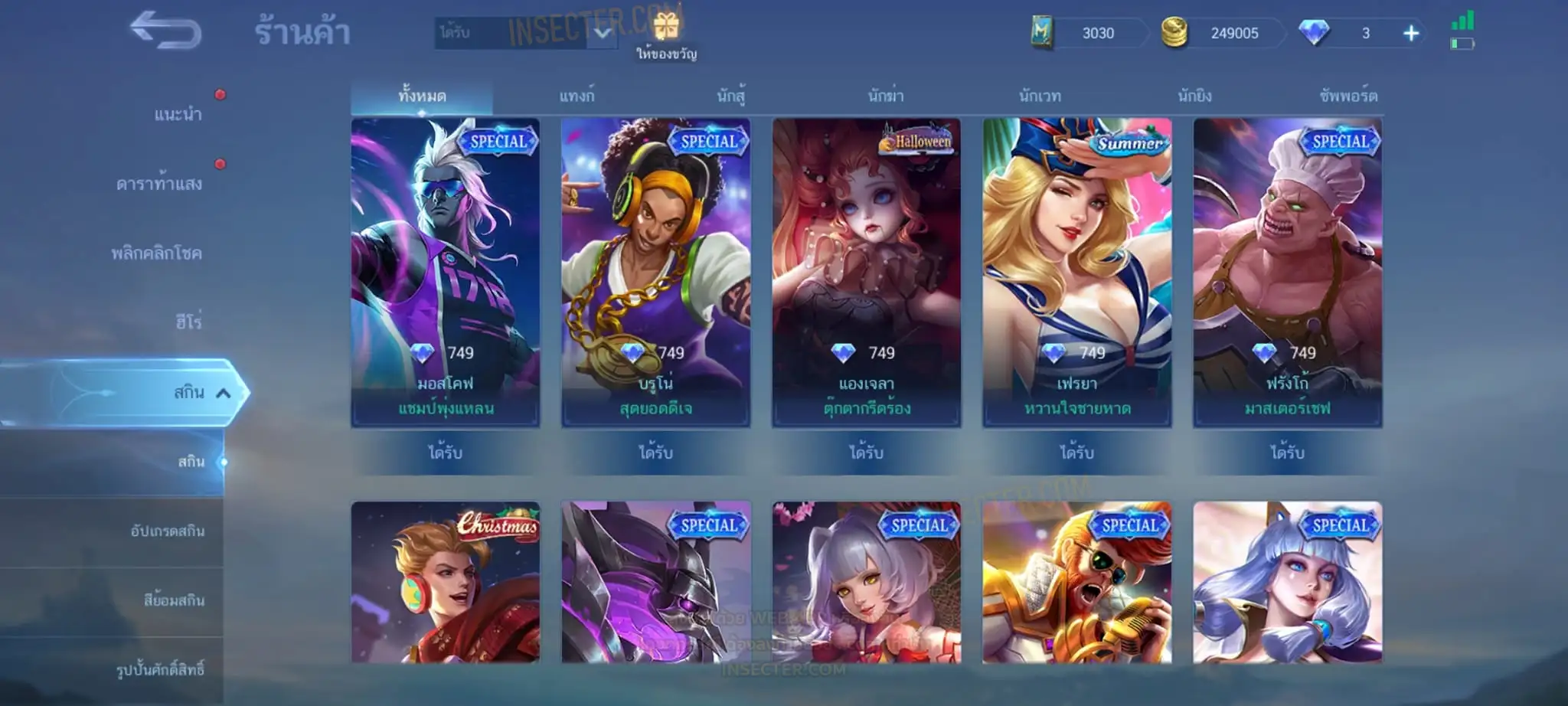Open the อัปเกรดสกิน submenu
1568x706 pixels.
click(168, 531)
